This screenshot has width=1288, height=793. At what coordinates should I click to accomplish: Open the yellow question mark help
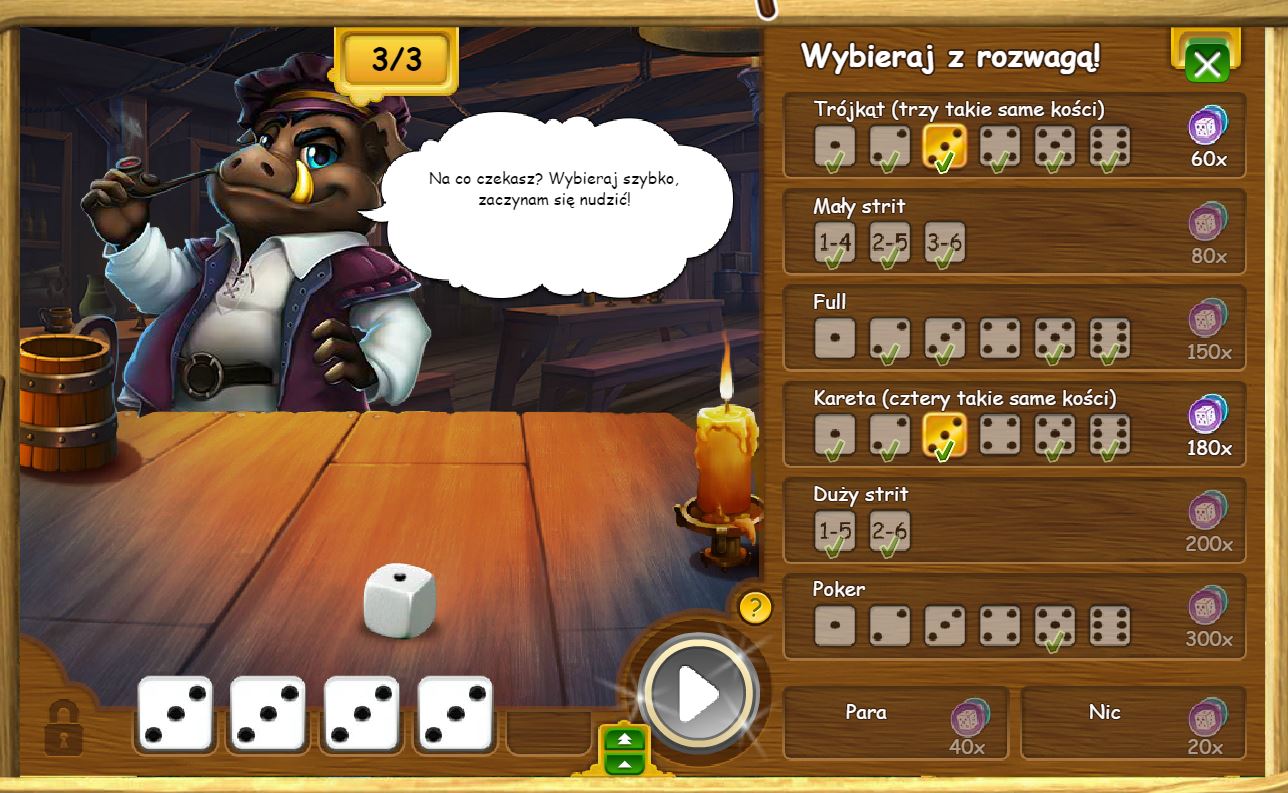pos(755,607)
